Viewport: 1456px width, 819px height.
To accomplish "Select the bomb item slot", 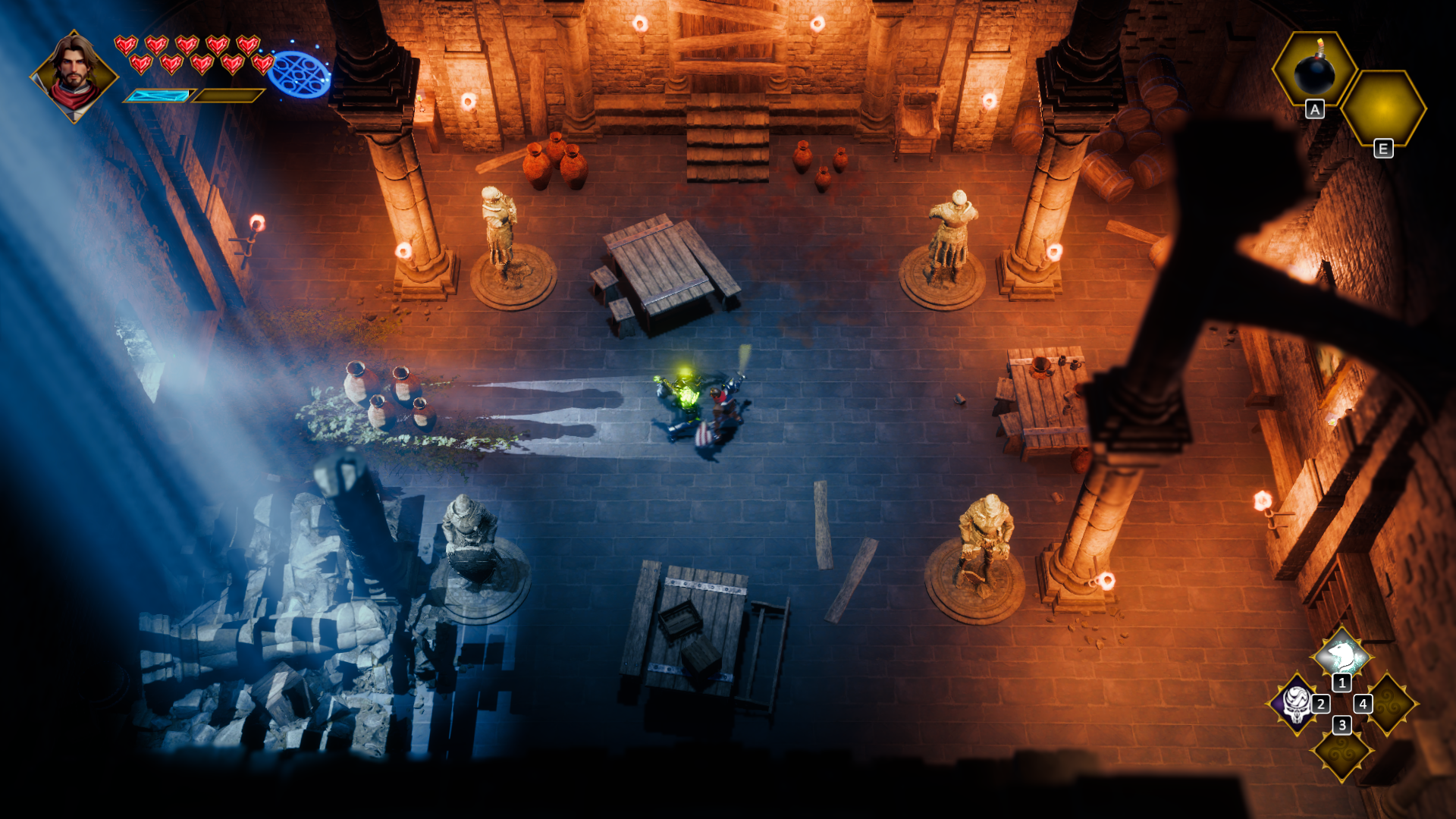I will pyautogui.click(x=1313, y=70).
